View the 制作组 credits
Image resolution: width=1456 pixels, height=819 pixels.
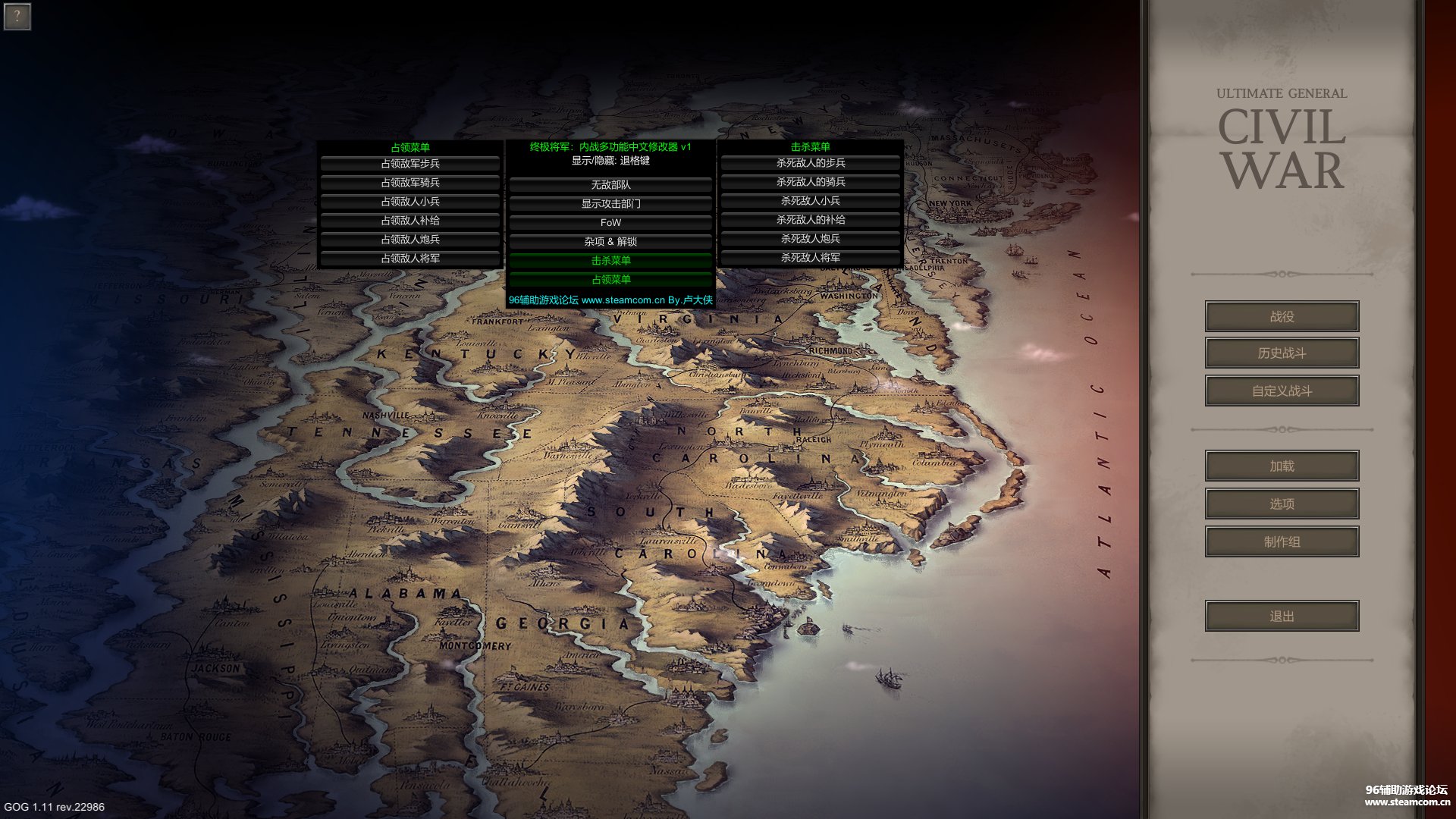tap(1282, 542)
